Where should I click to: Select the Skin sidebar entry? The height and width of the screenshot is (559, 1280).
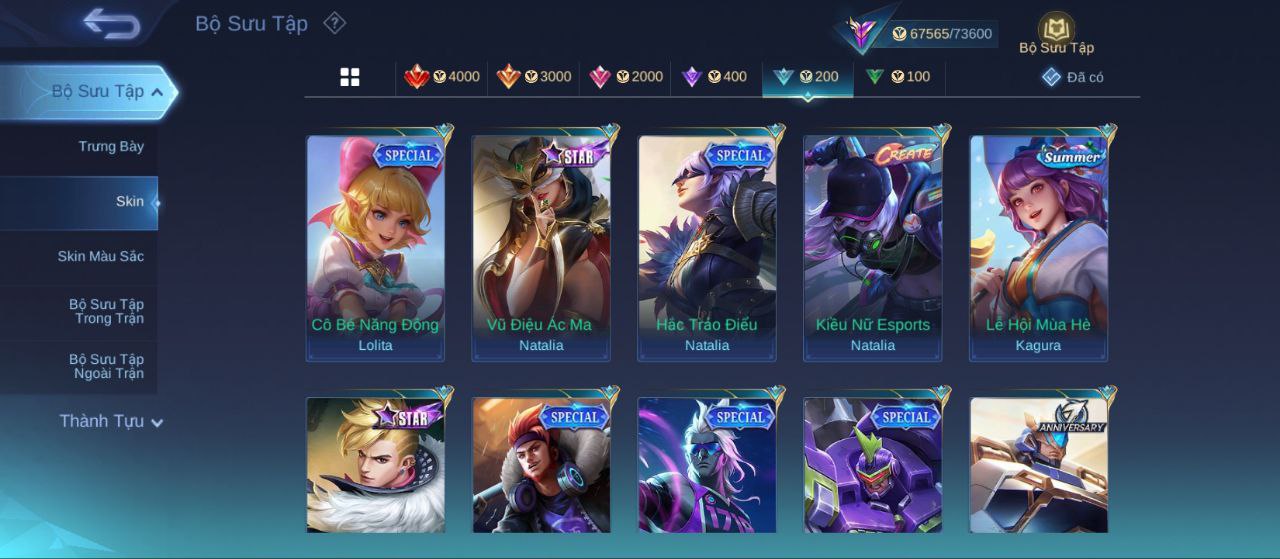(x=129, y=202)
